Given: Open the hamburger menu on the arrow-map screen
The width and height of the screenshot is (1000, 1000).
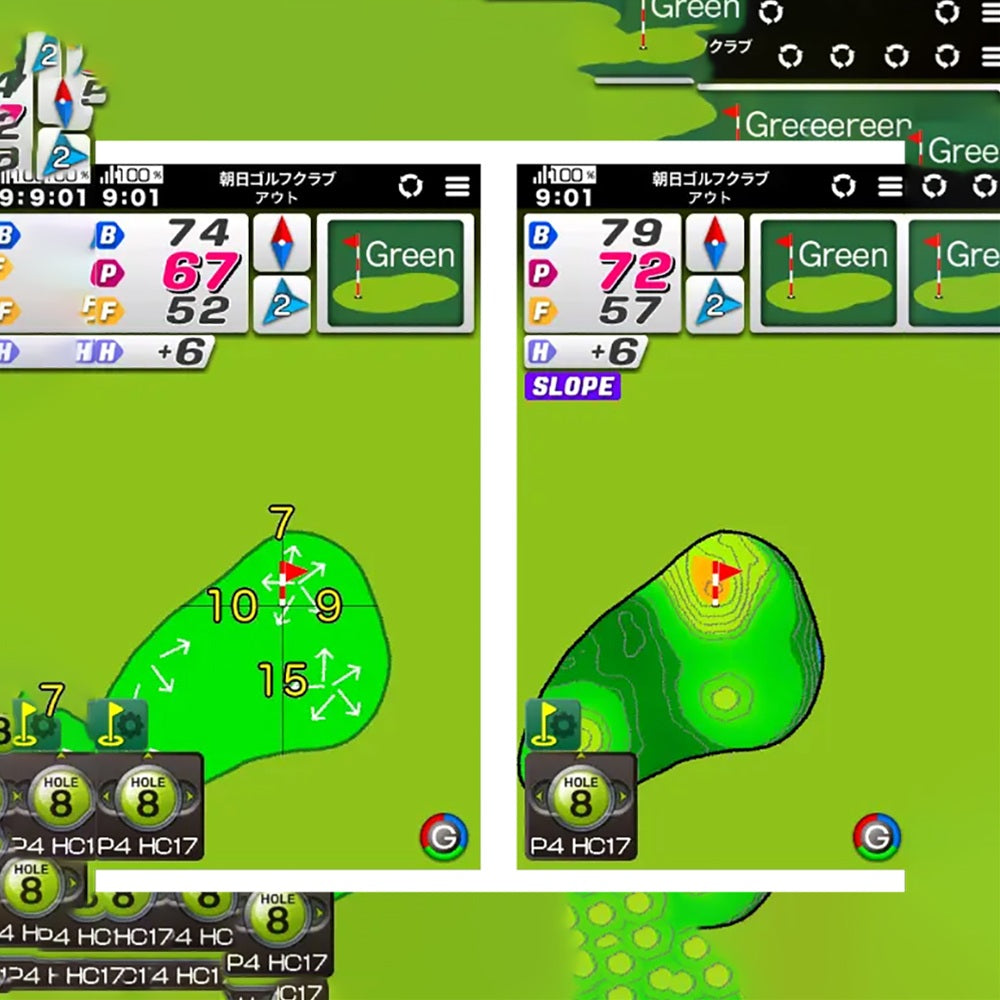Looking at the screenshot, I should (457, 187).
